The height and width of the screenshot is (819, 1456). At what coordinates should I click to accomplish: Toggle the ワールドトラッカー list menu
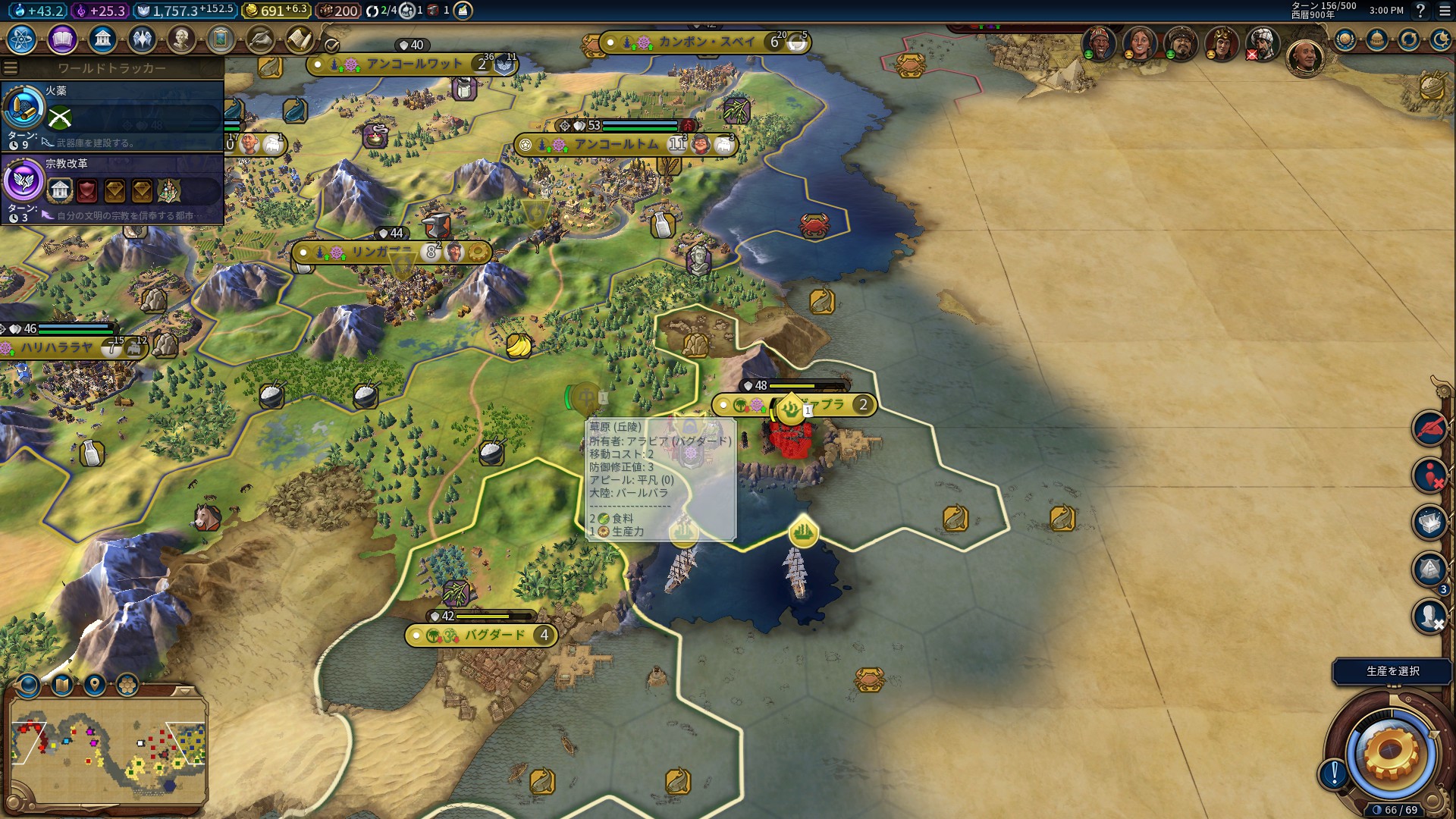[11, 68]
